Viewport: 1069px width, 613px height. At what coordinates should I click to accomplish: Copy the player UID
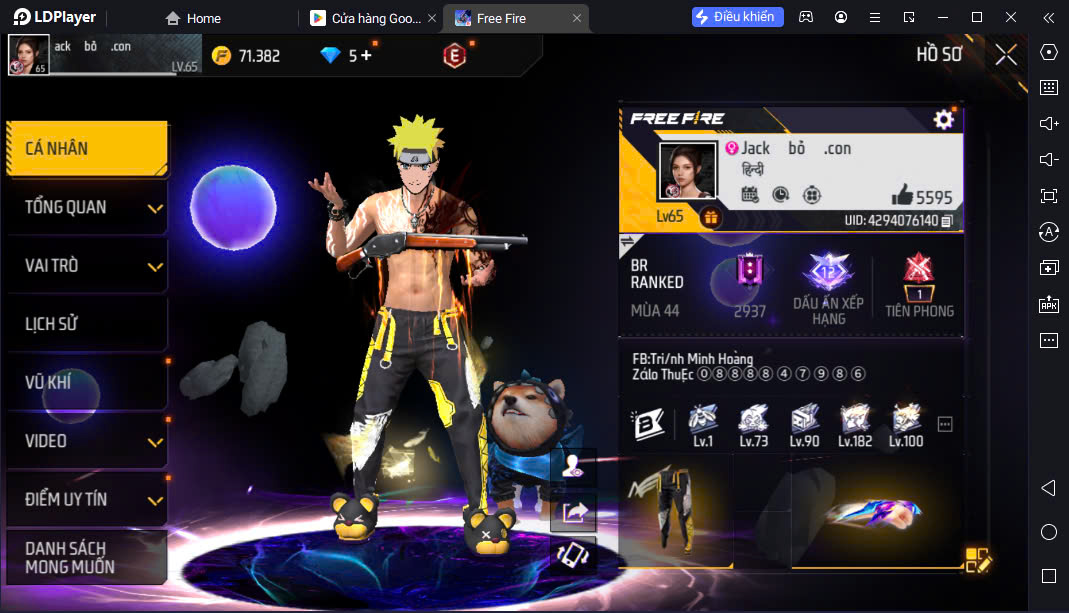(x=947, y=220)
